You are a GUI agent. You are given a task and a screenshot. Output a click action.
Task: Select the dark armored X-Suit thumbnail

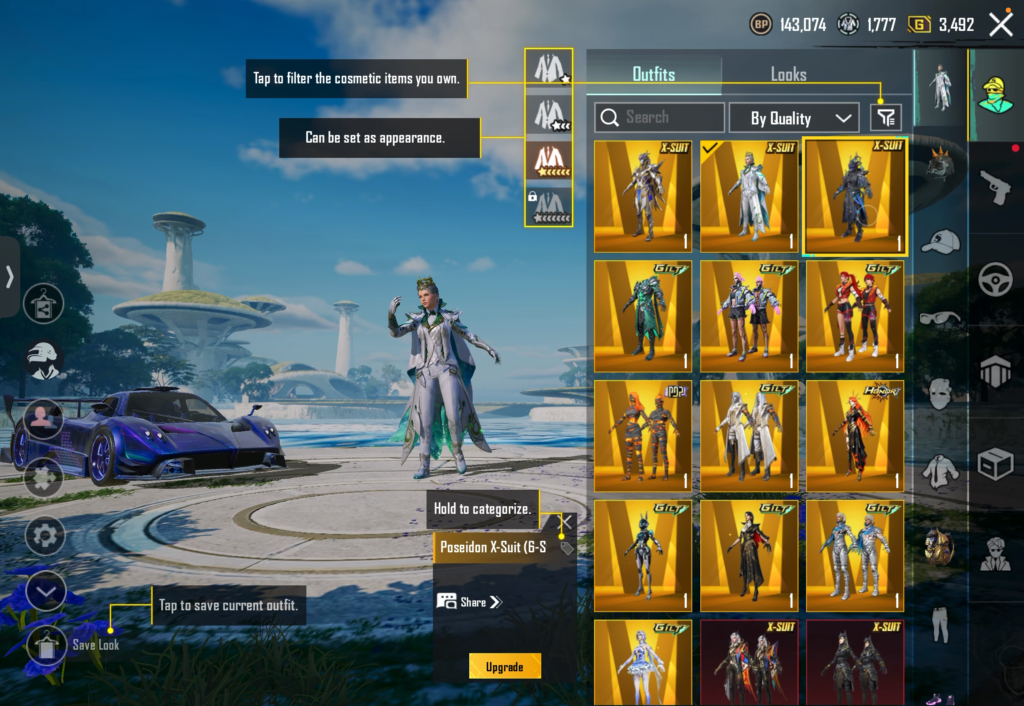[x=855, y=197]
